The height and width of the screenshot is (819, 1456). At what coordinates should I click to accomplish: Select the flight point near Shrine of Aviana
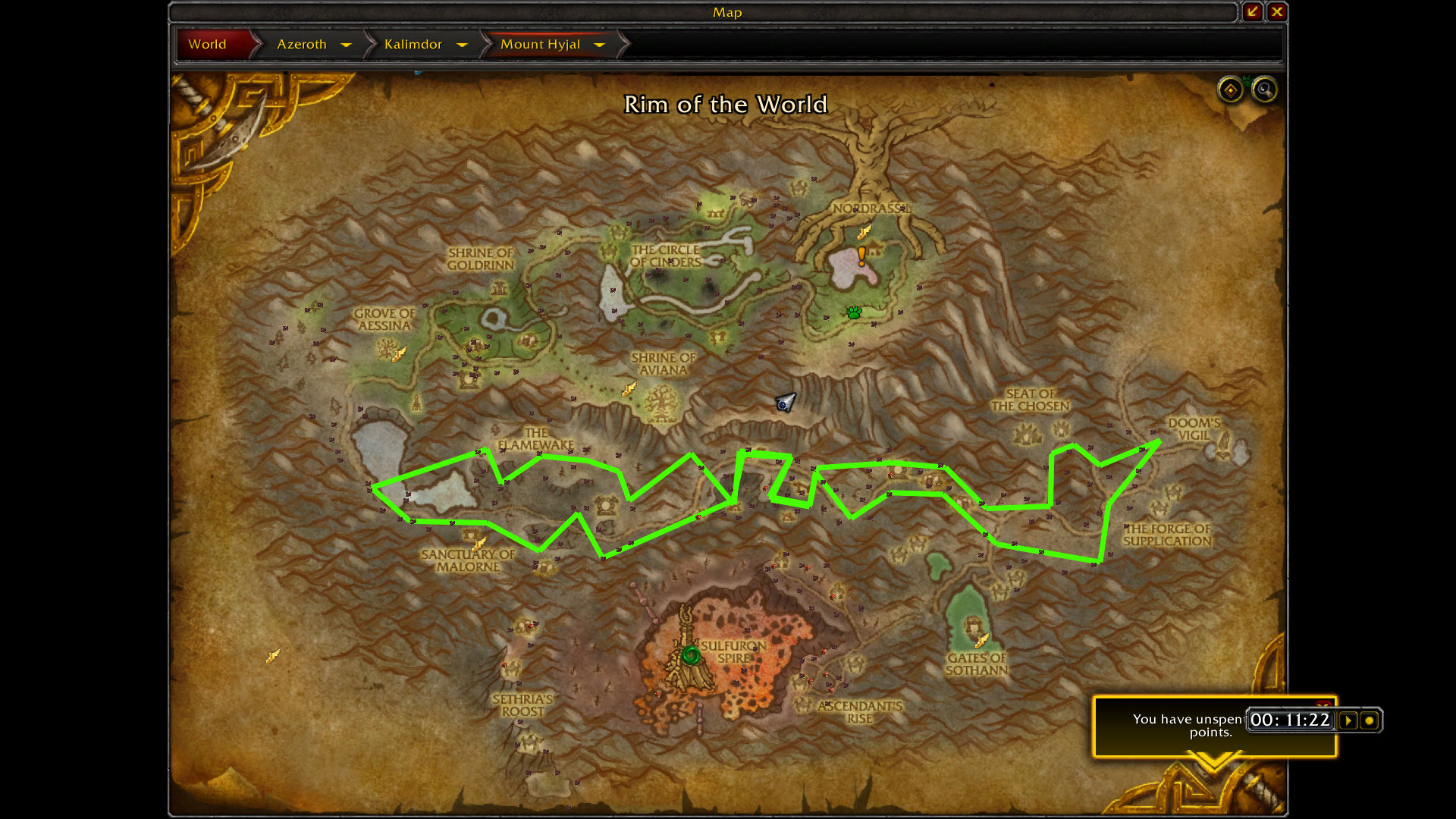629,390
